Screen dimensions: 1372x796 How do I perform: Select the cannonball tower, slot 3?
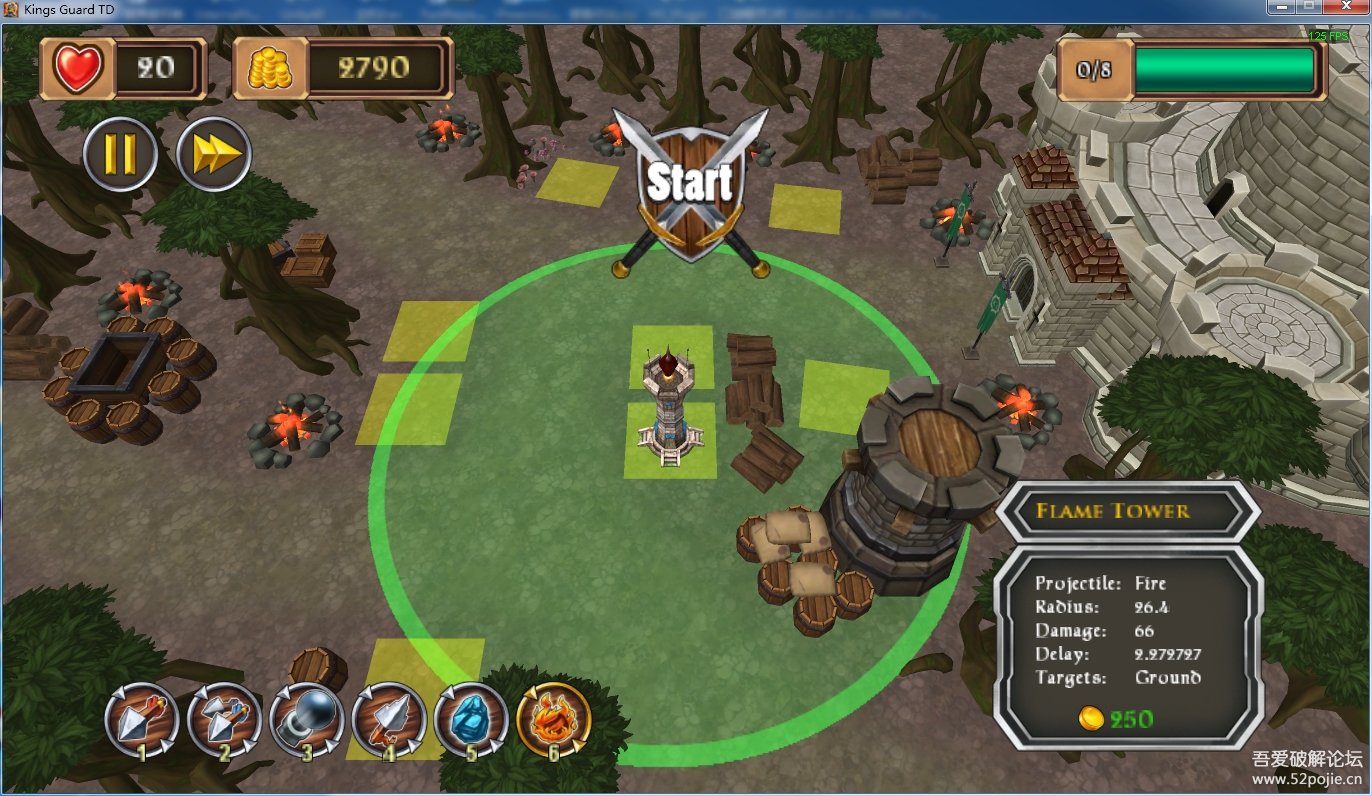[x=307, y=720]
